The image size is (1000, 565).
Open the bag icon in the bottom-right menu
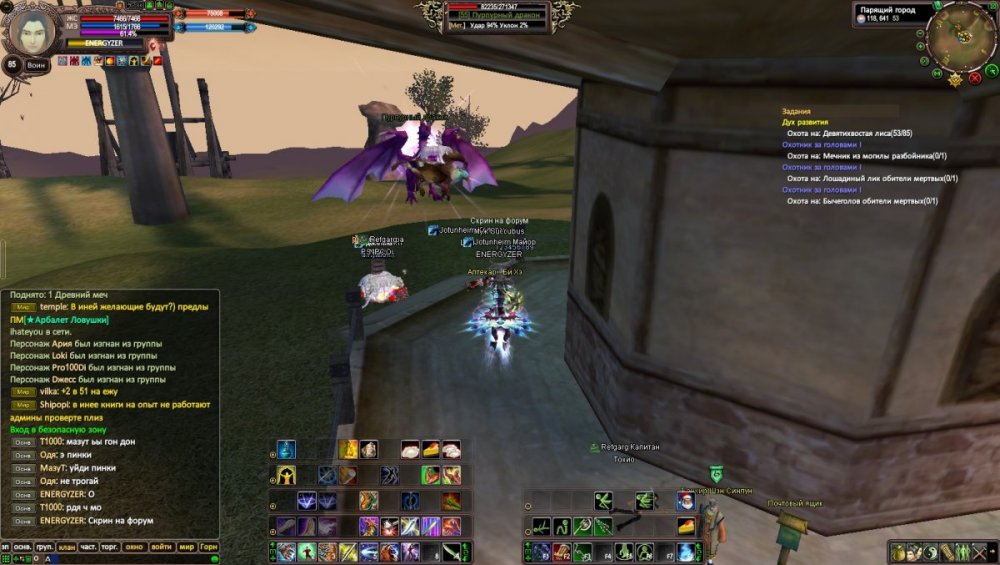(898, 552)
